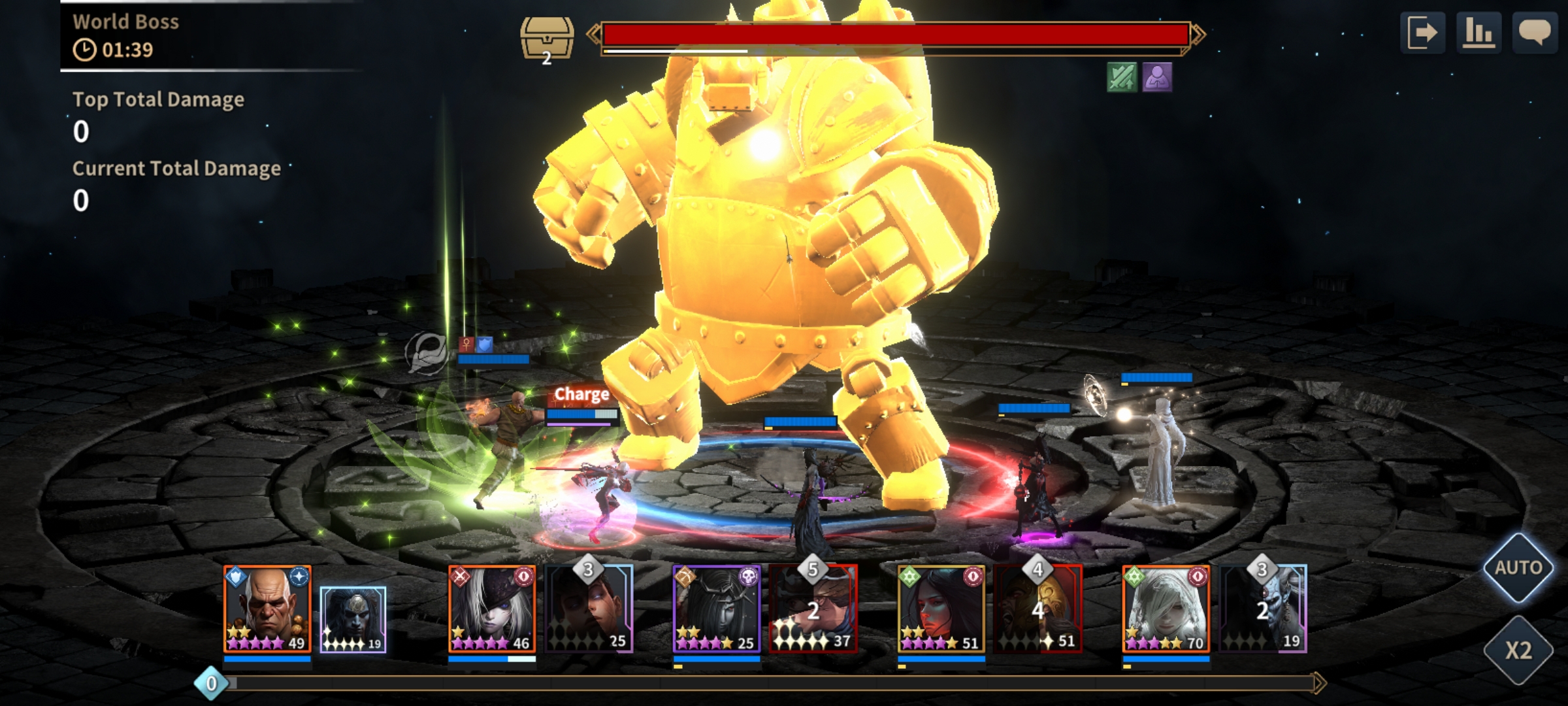Select the thorn-crowned dark hero level 25
The image size is (1568, 706).
coord(717,609)
